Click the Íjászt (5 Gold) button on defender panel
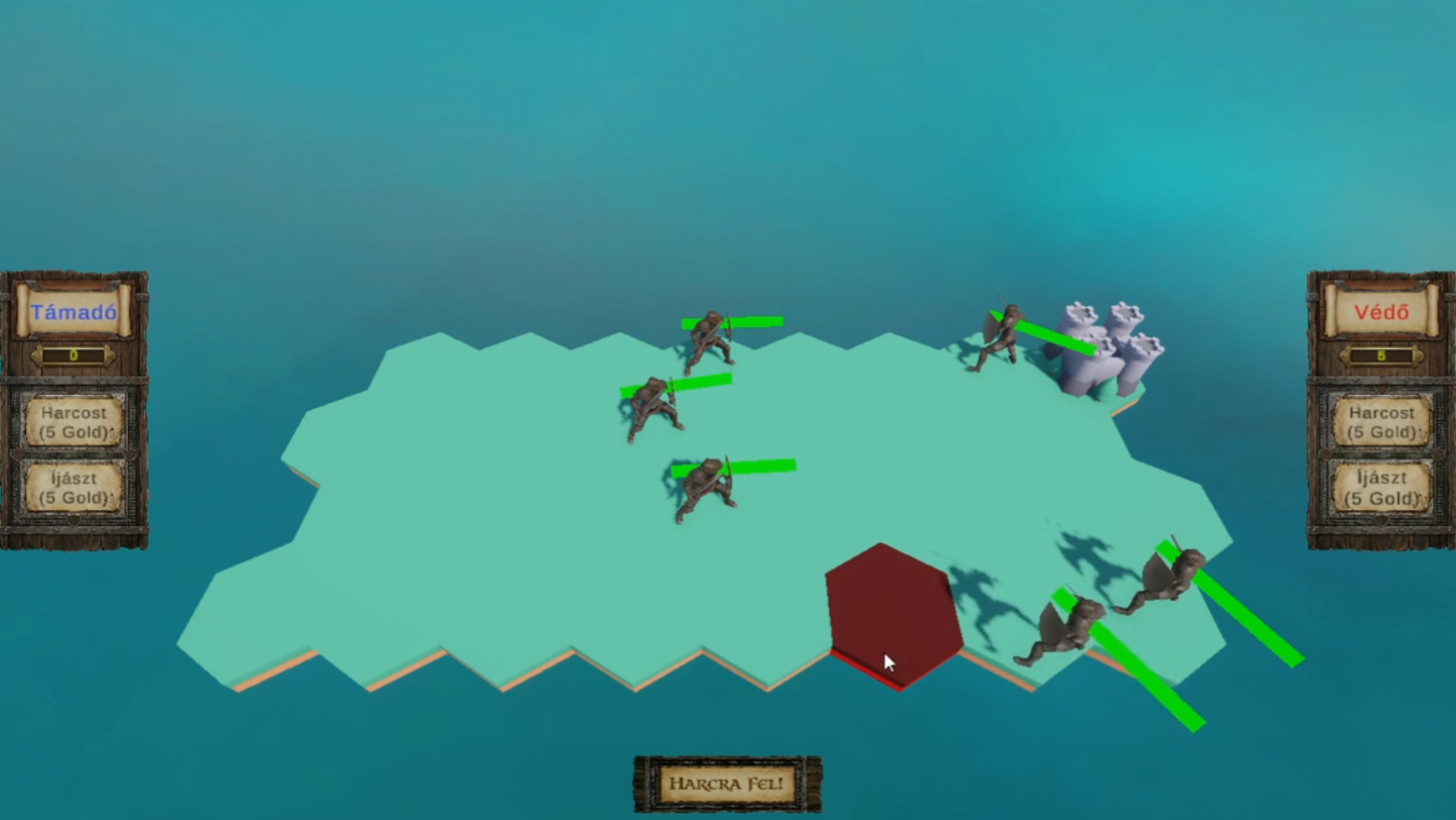1456x820 pixels. [x=1382, y=488]
